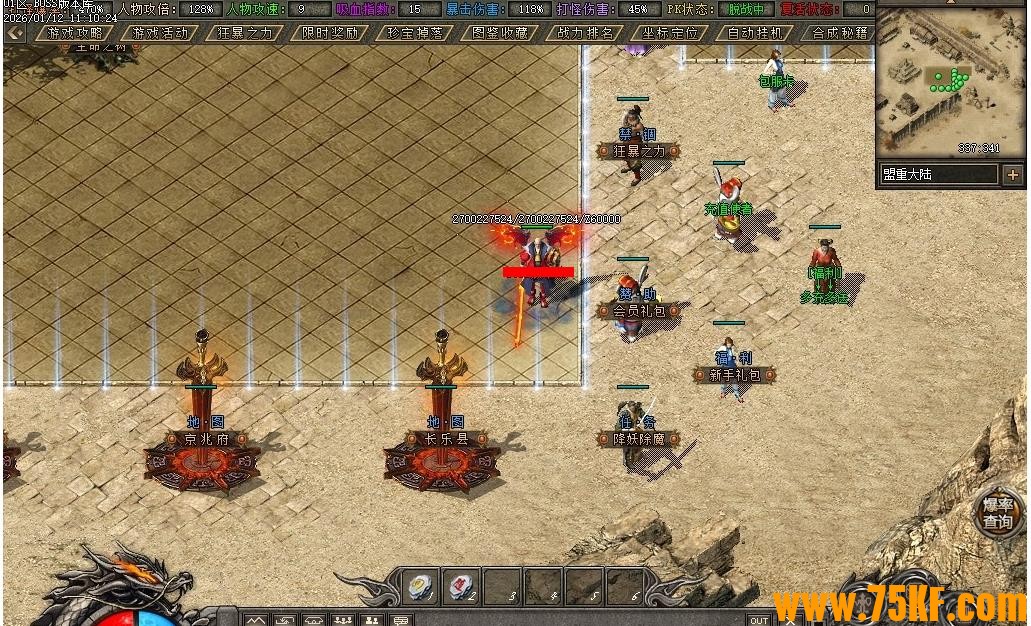Click the OUT button on the bottom bar

[x=759, y=620]
